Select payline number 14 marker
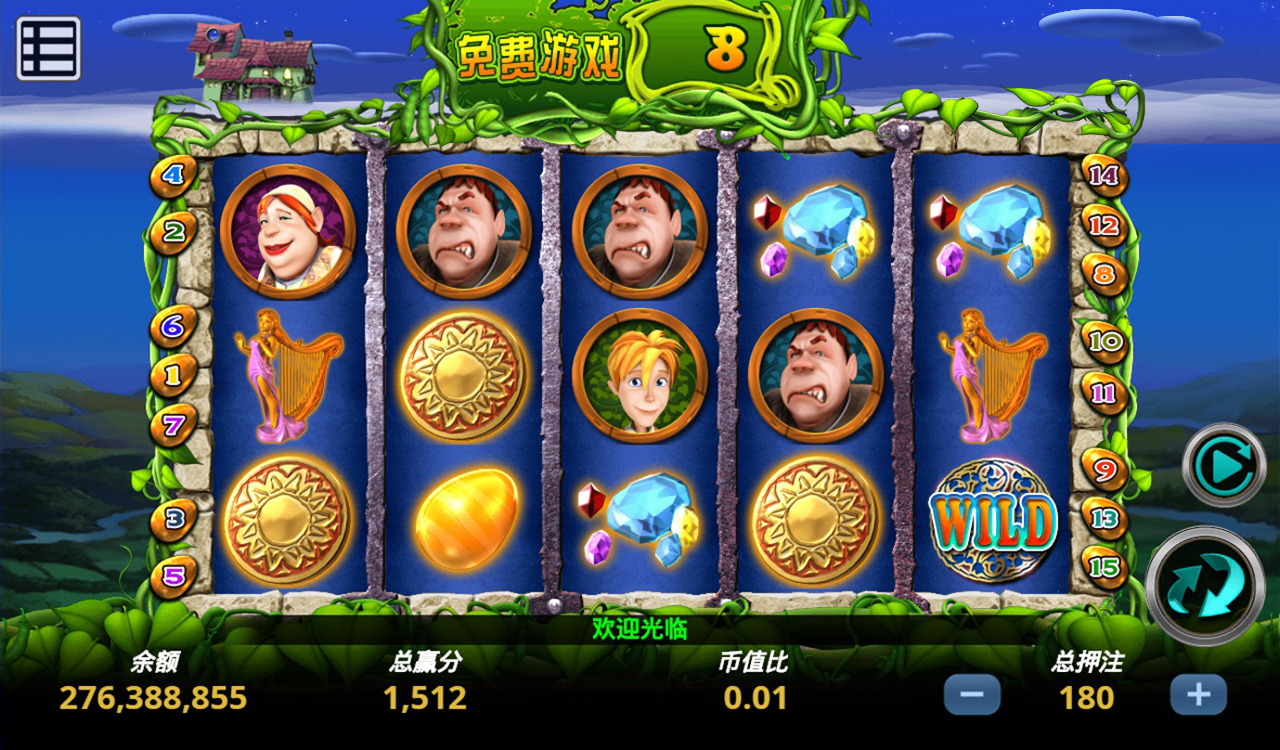Screen dimensions: 1280x750 pos(1104,177)
